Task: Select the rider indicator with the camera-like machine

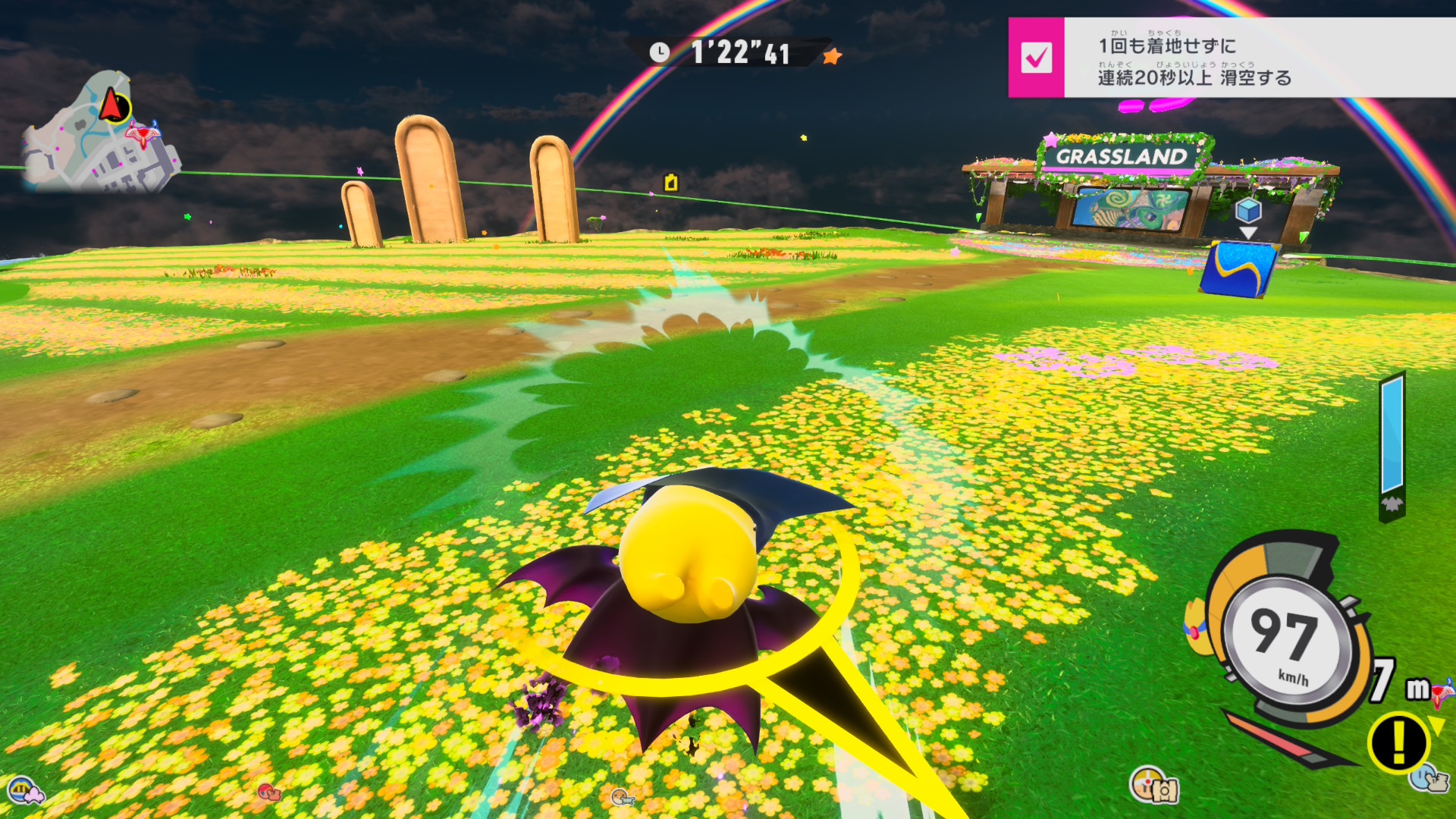Action: (x=1153, y=785)
